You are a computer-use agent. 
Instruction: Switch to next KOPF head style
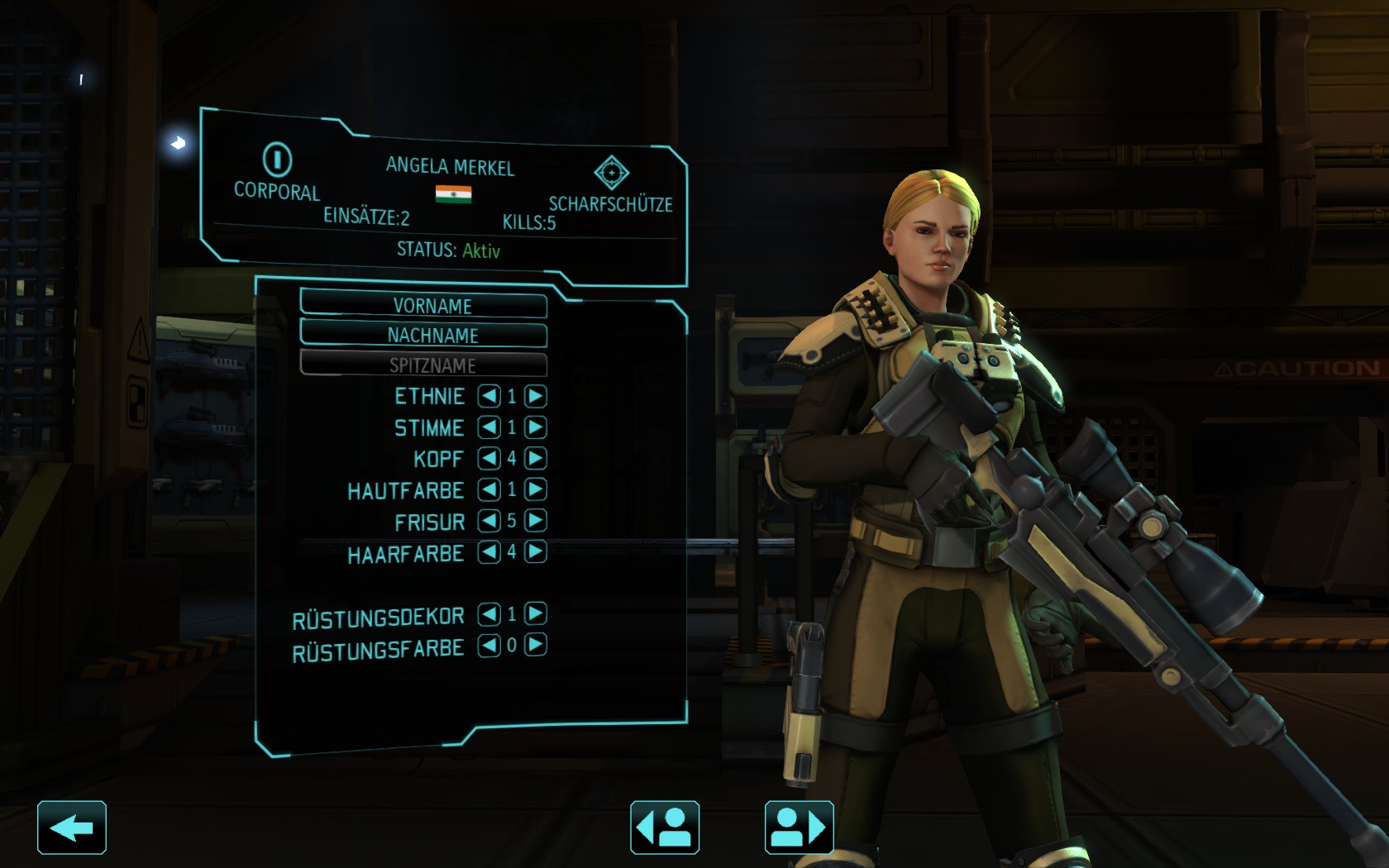[x=536, y=458]
